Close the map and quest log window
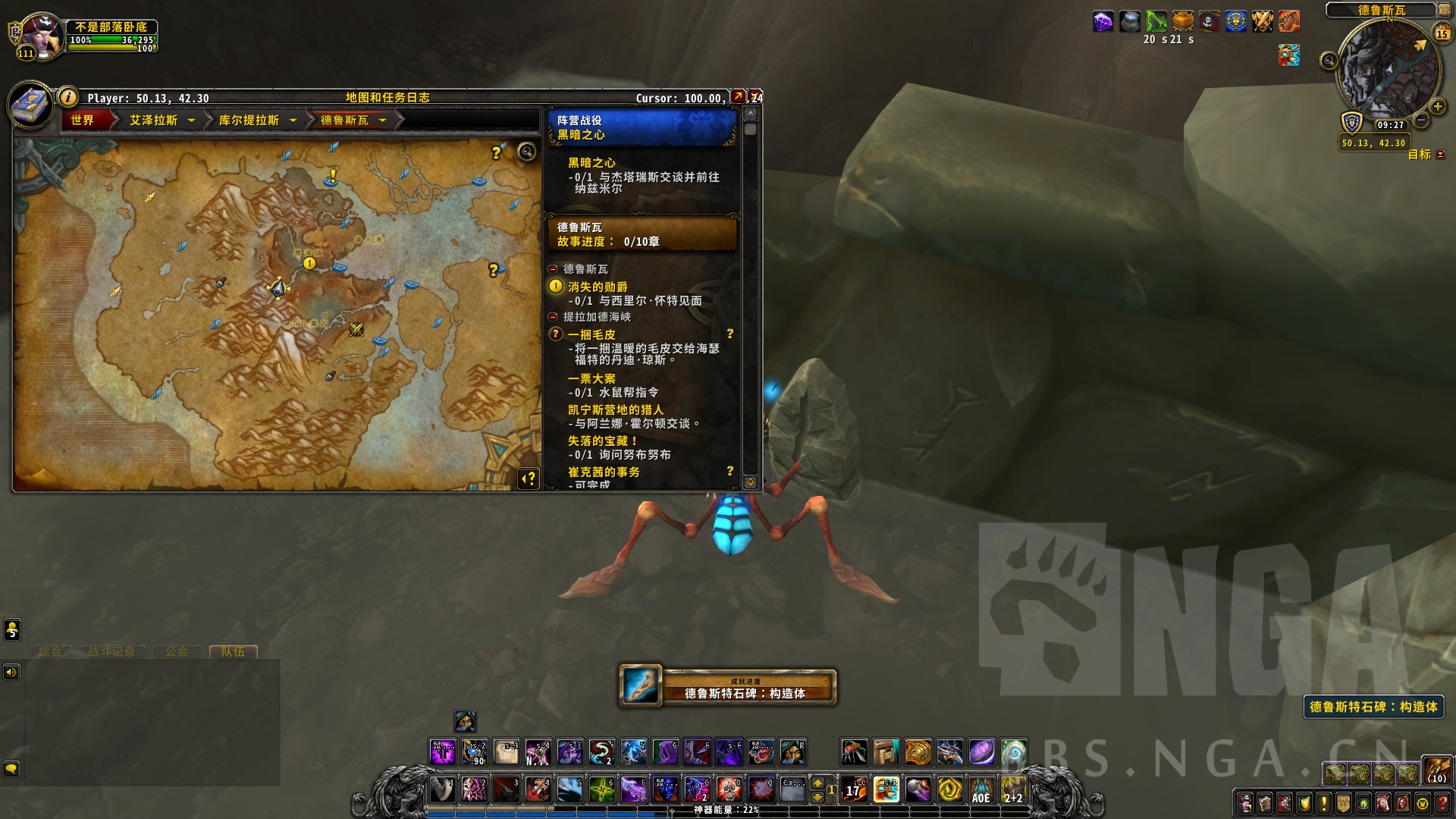Viewport: 1456px width, 819px height. [x=756, y=97]
